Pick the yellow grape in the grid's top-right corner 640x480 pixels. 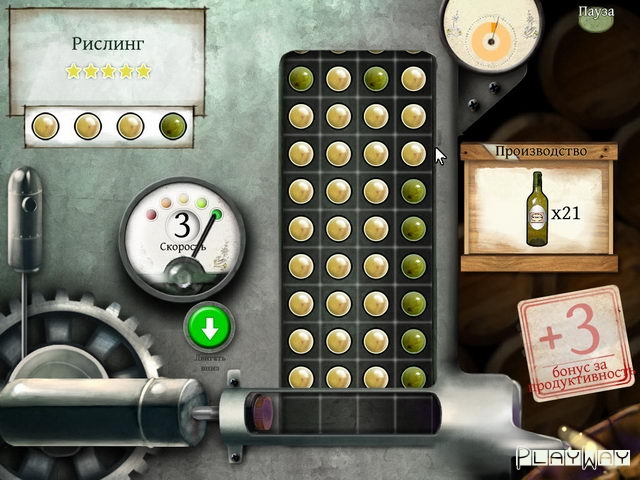click(412, 78)
